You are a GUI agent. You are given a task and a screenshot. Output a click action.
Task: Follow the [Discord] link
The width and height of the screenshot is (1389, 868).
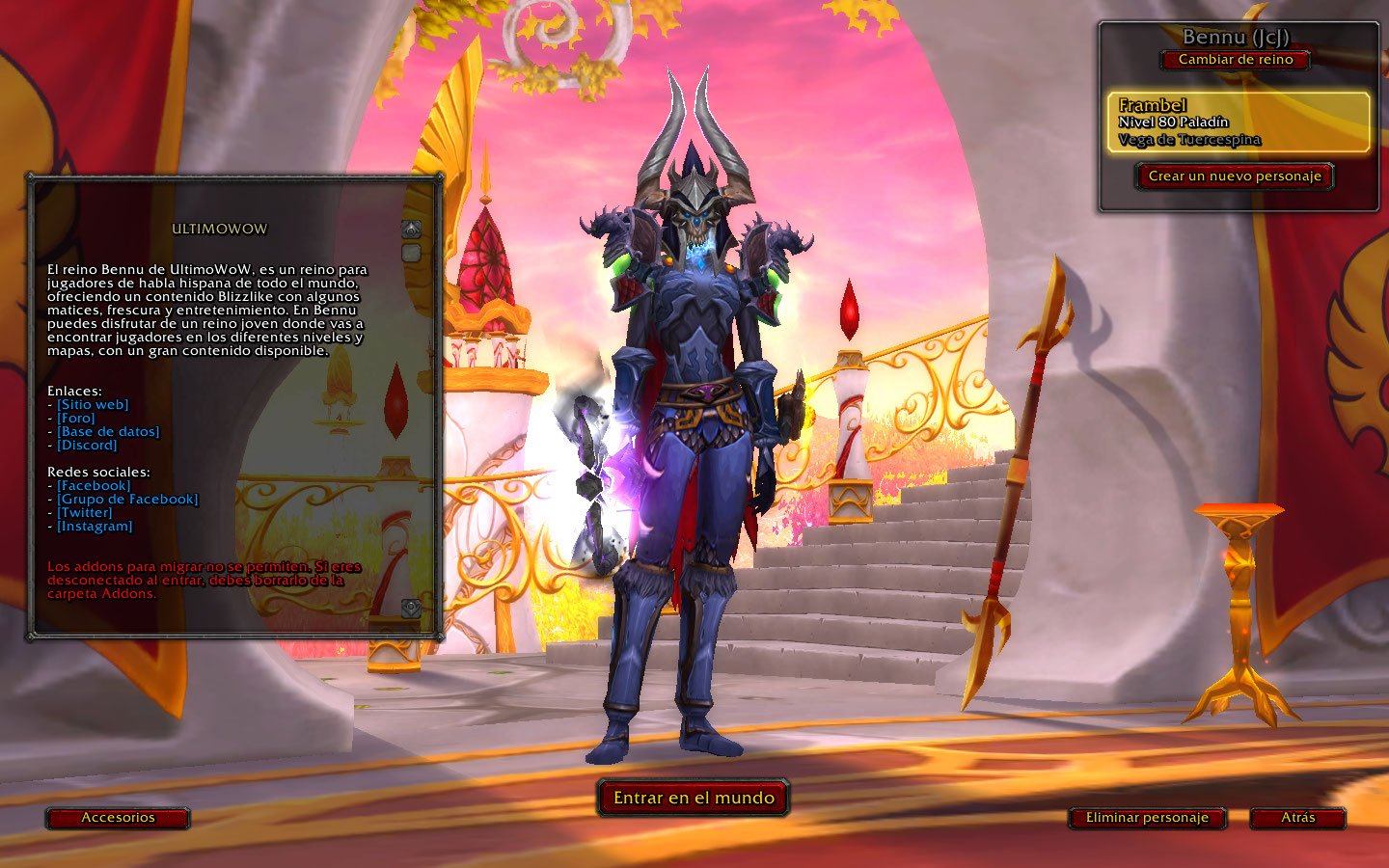click(87, 446)
